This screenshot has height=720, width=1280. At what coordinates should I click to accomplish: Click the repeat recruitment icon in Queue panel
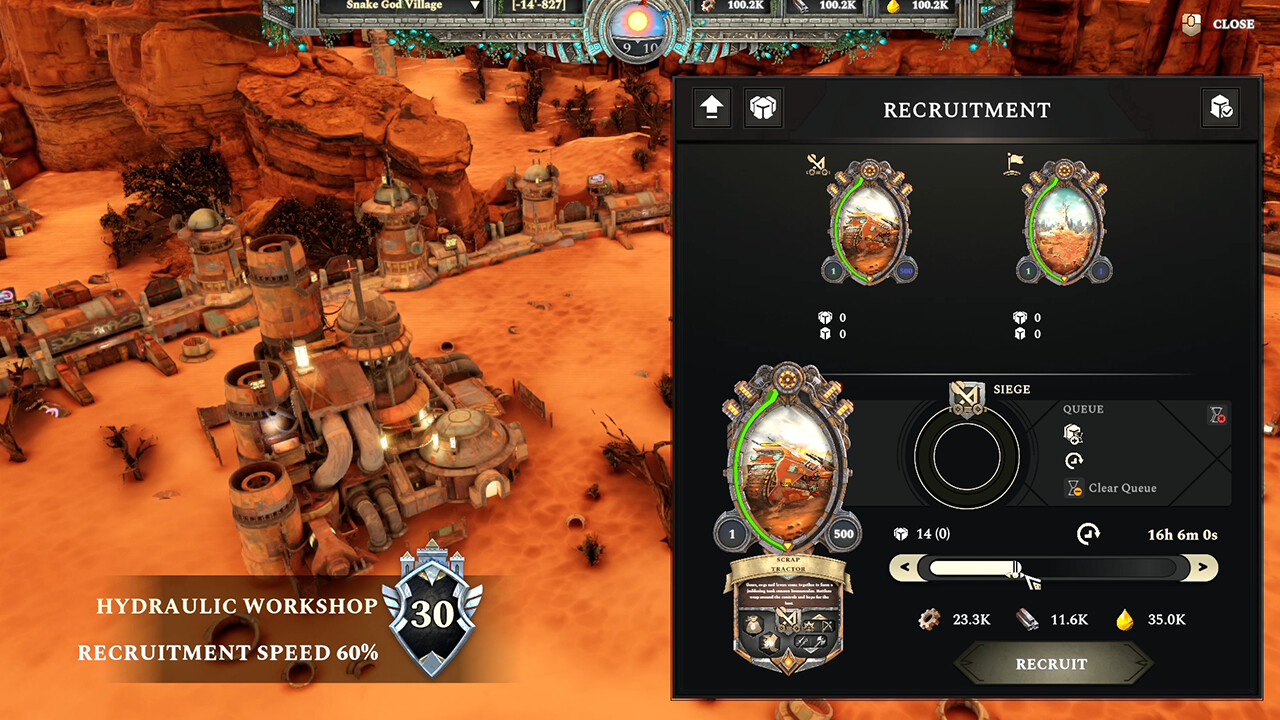coord(1073,462)
